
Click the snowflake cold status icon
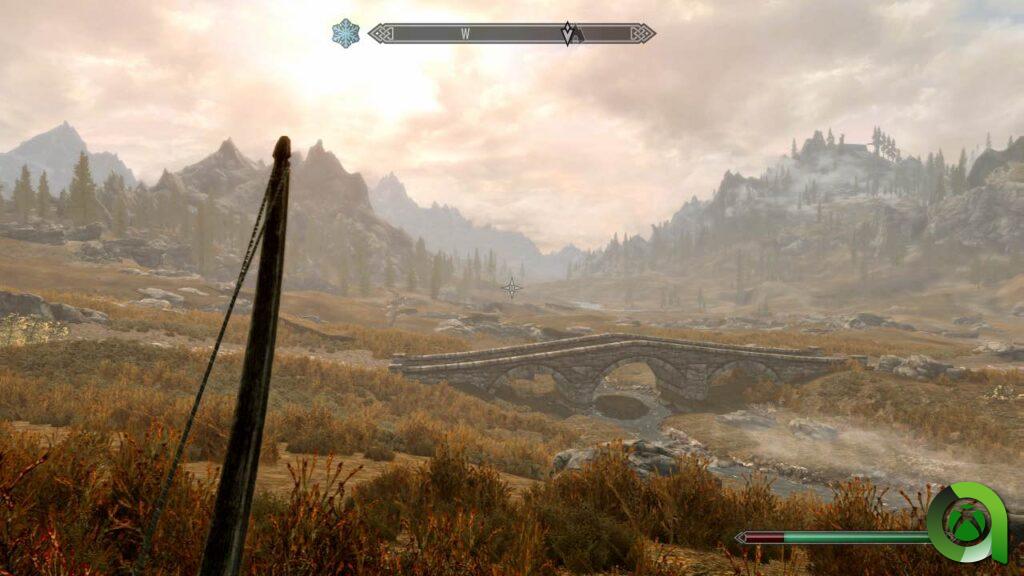345,33
